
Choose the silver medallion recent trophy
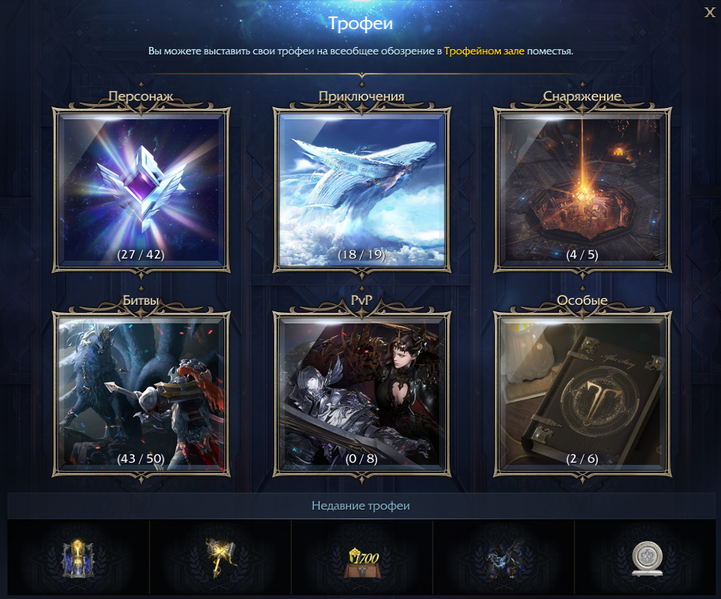644,558
